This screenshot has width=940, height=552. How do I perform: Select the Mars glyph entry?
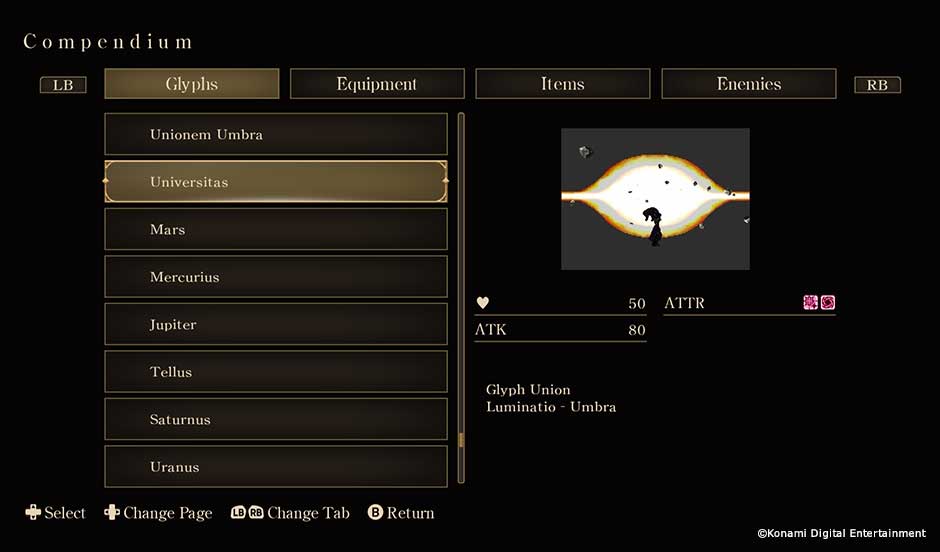[x=276, y=229]
